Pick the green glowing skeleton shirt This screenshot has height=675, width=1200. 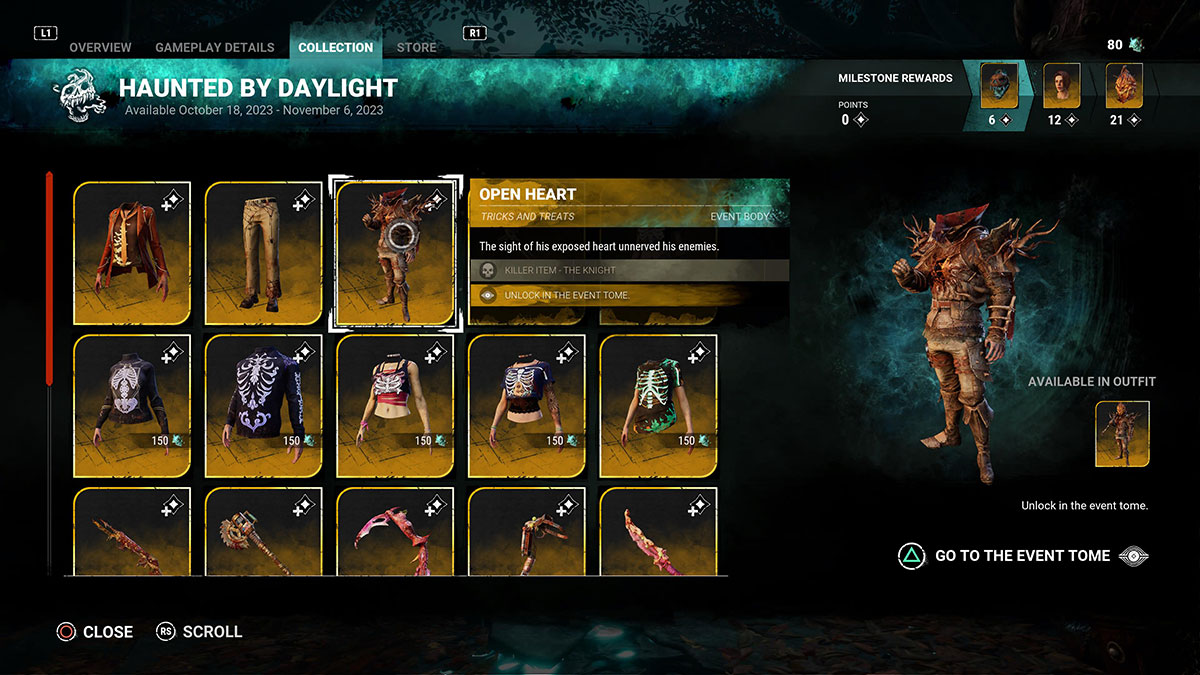[658, 406]
